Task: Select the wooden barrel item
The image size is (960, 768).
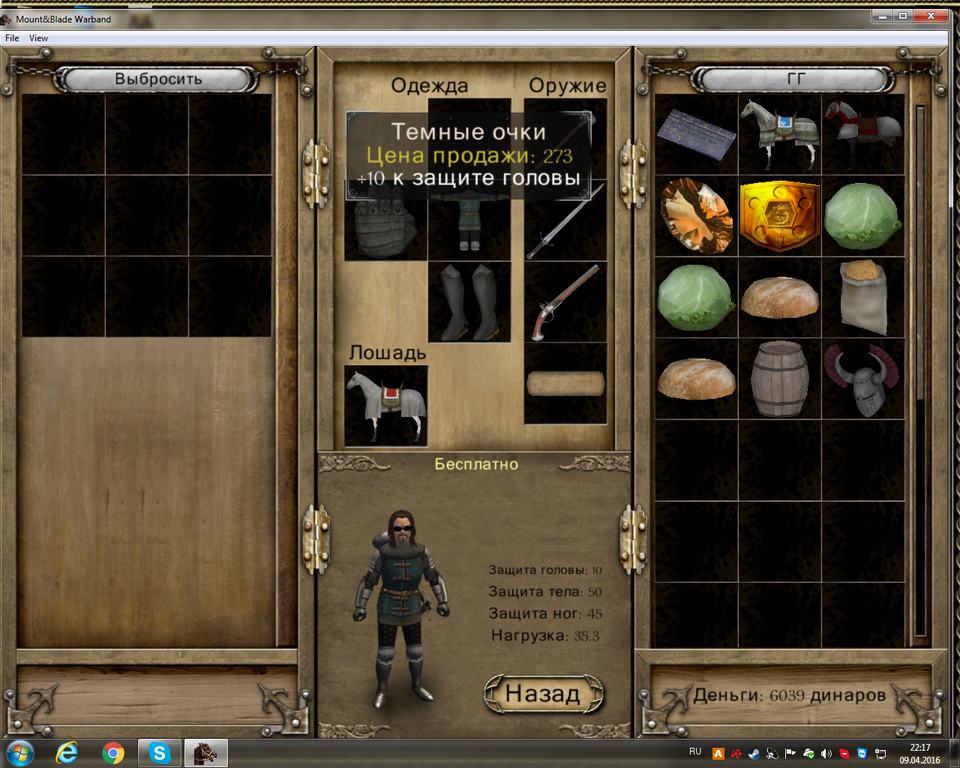Action: pos(779,379)
